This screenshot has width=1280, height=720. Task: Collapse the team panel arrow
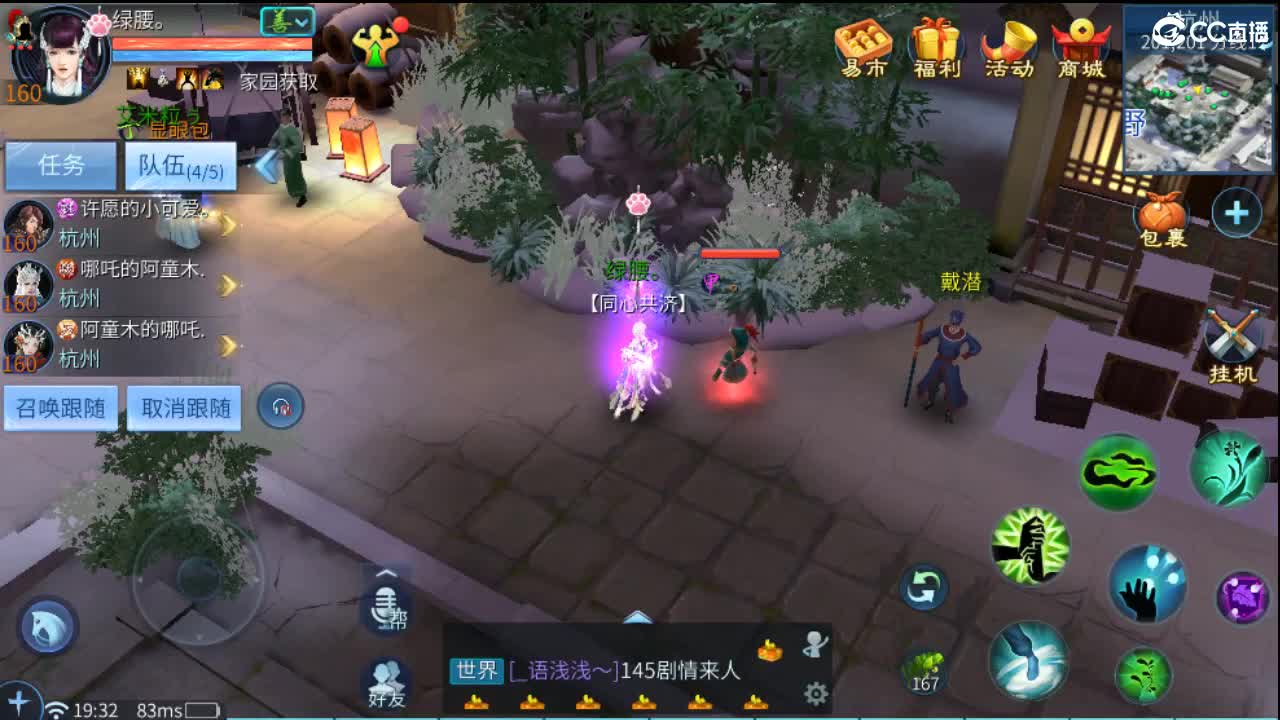(x=265, y=167)
